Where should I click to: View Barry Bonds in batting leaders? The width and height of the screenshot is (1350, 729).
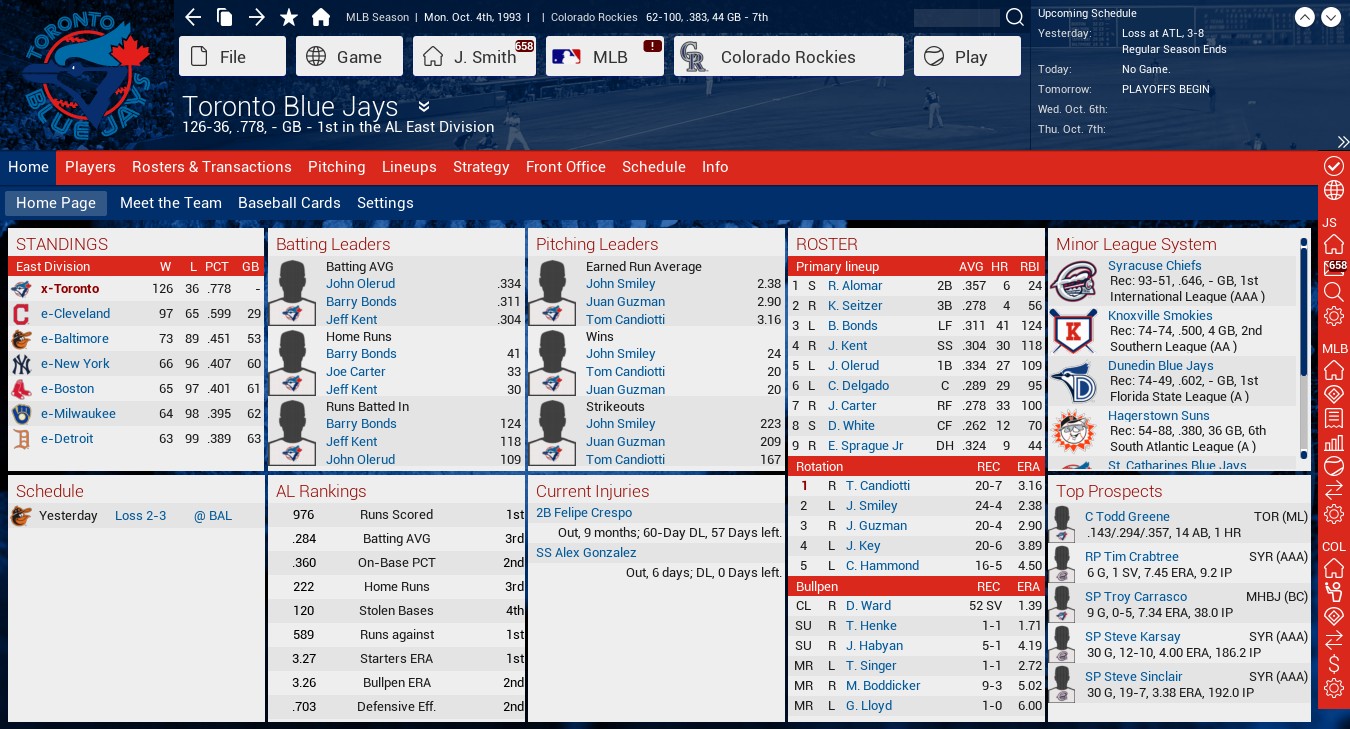point(361,301)
